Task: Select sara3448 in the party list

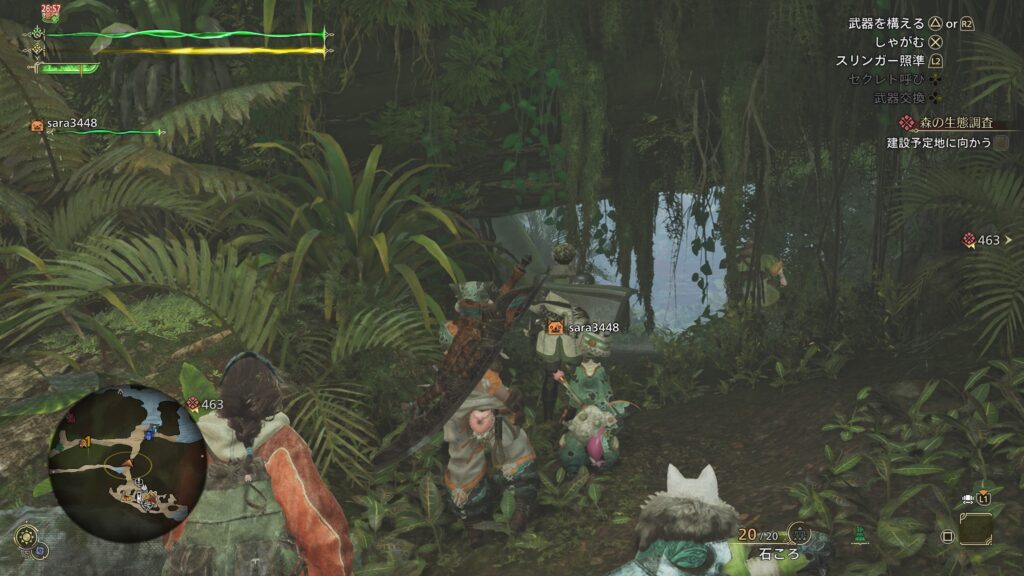Action: tap(70, 125)
